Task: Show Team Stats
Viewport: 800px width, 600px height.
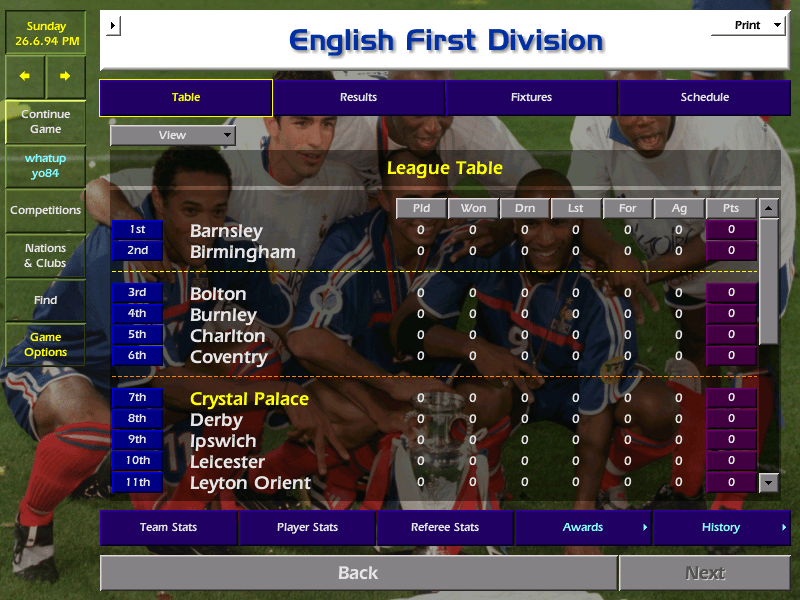Action: point(168,527)
